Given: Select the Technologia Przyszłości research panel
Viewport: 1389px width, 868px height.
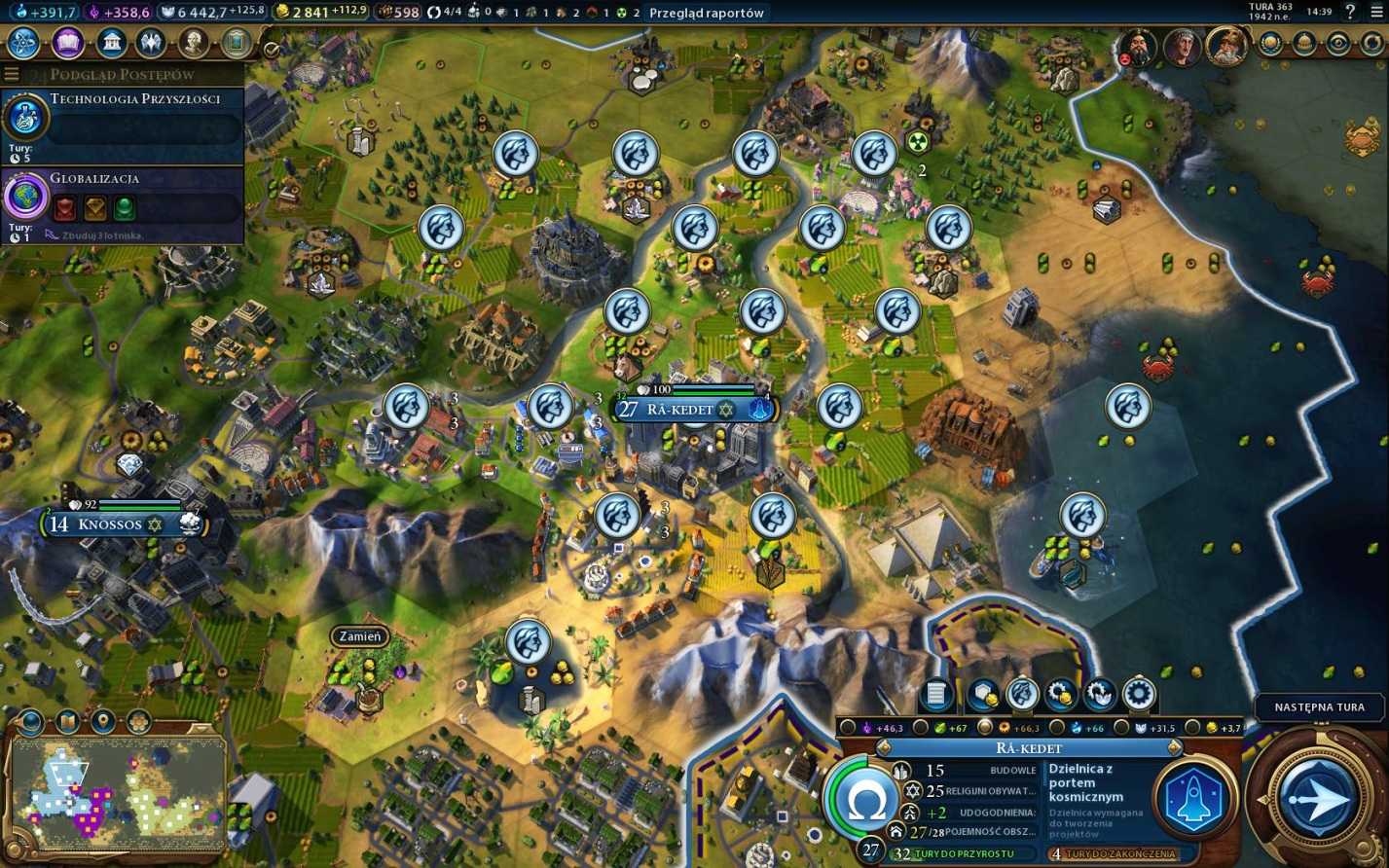Looking at the screenshot, I should pos(122,125).
